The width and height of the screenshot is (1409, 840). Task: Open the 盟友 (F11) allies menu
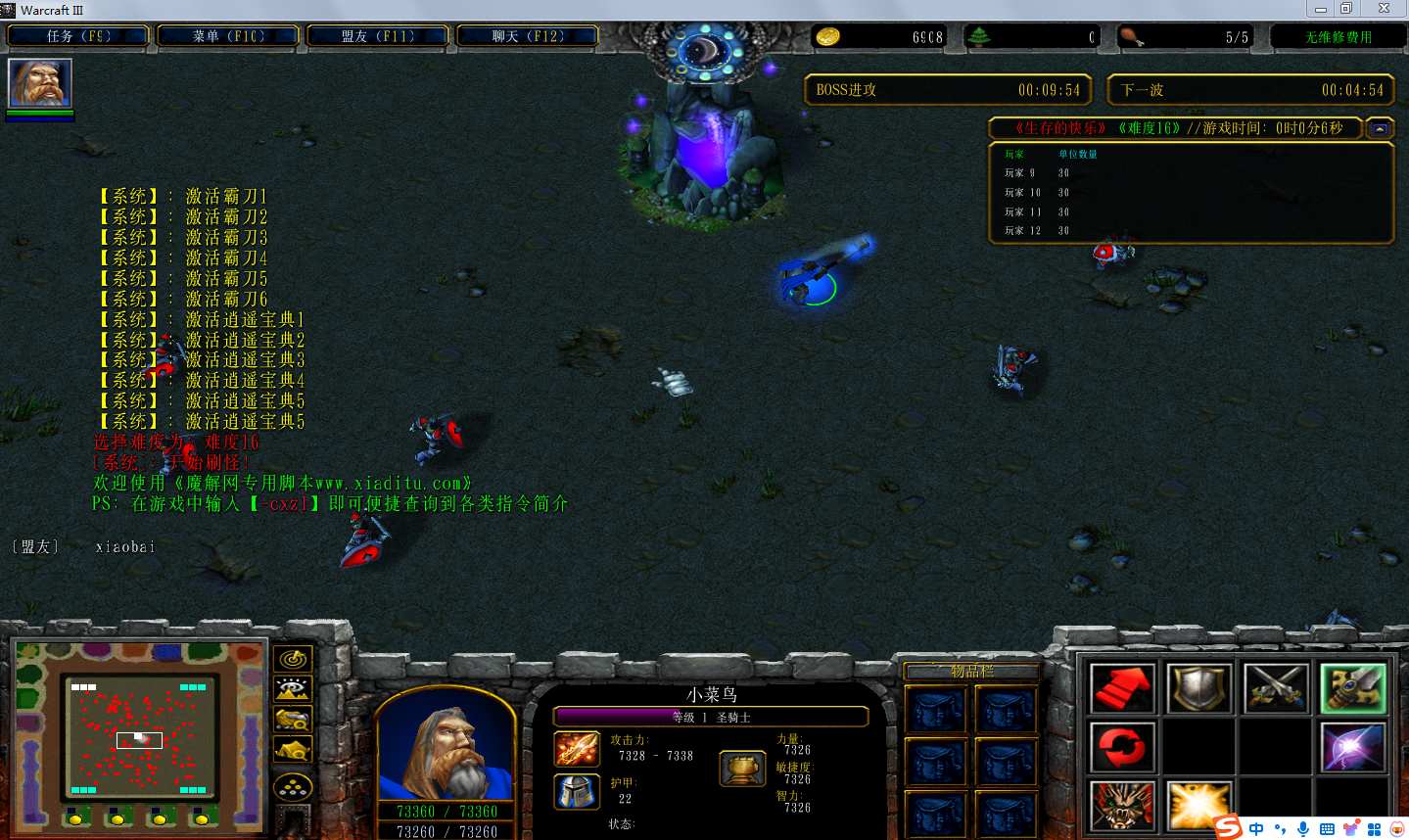[378, 36]
